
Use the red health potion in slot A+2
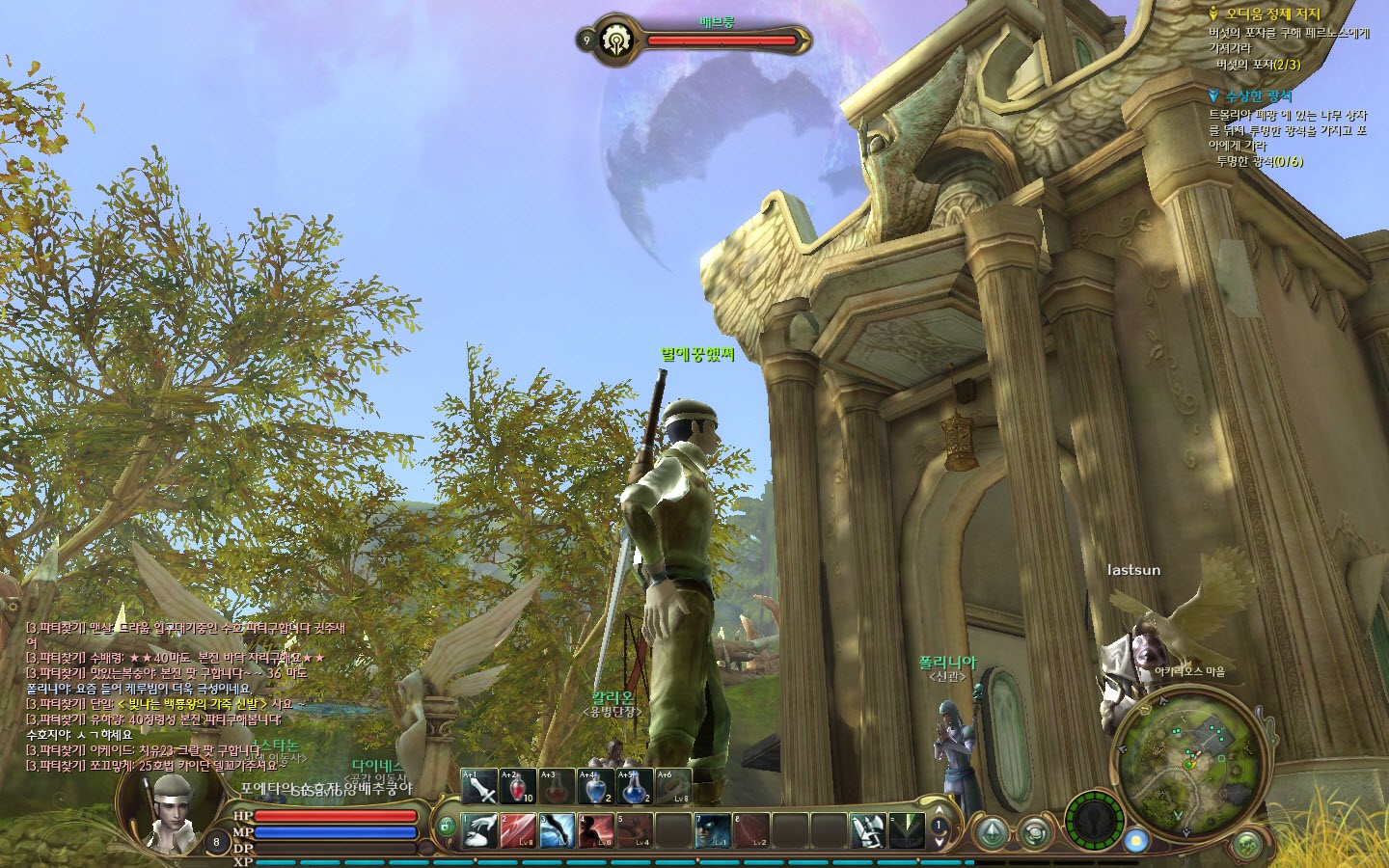pos(518,787)
